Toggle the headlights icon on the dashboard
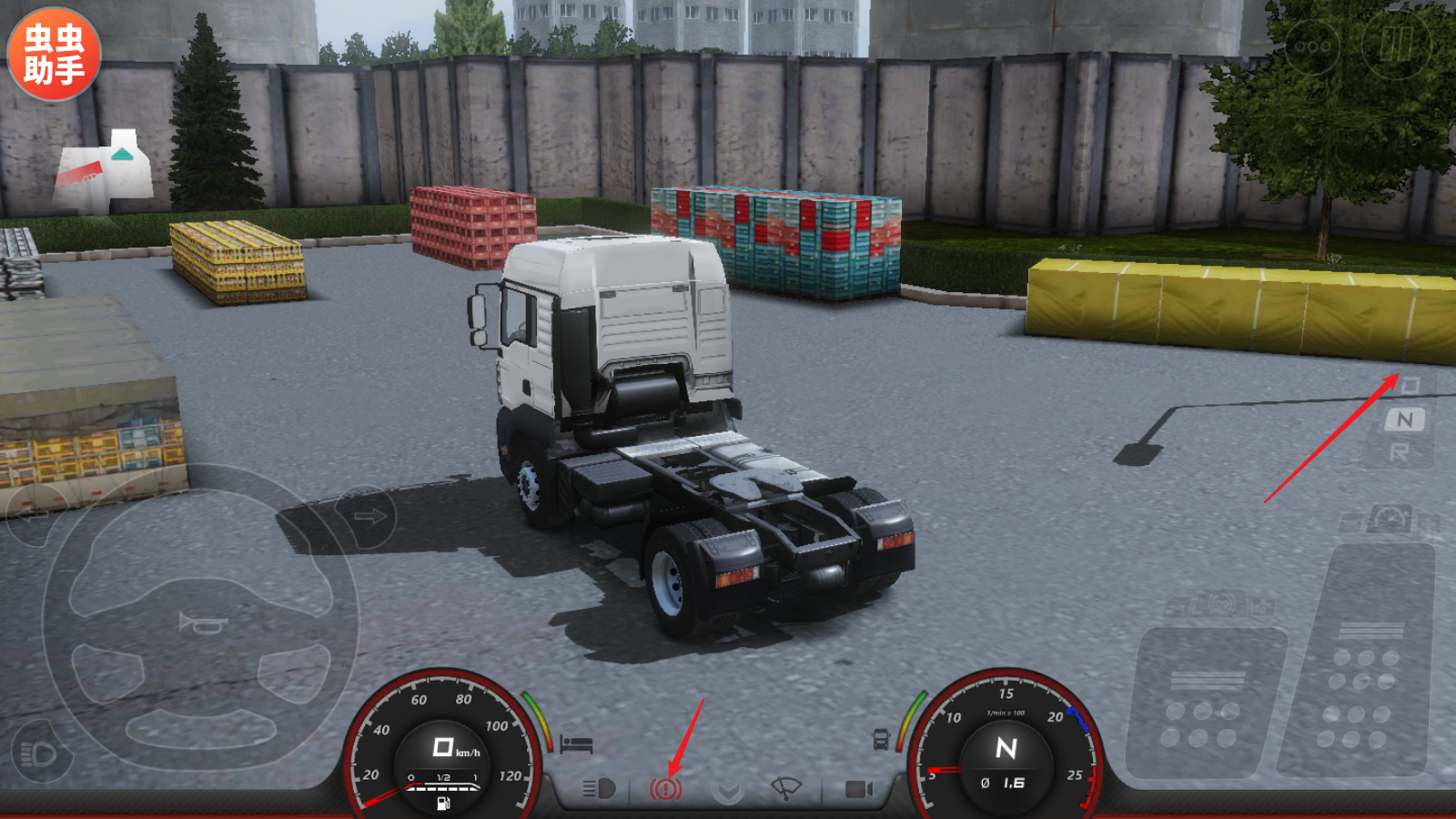Viewport: 1456px width, 819px height. [599, 788]
